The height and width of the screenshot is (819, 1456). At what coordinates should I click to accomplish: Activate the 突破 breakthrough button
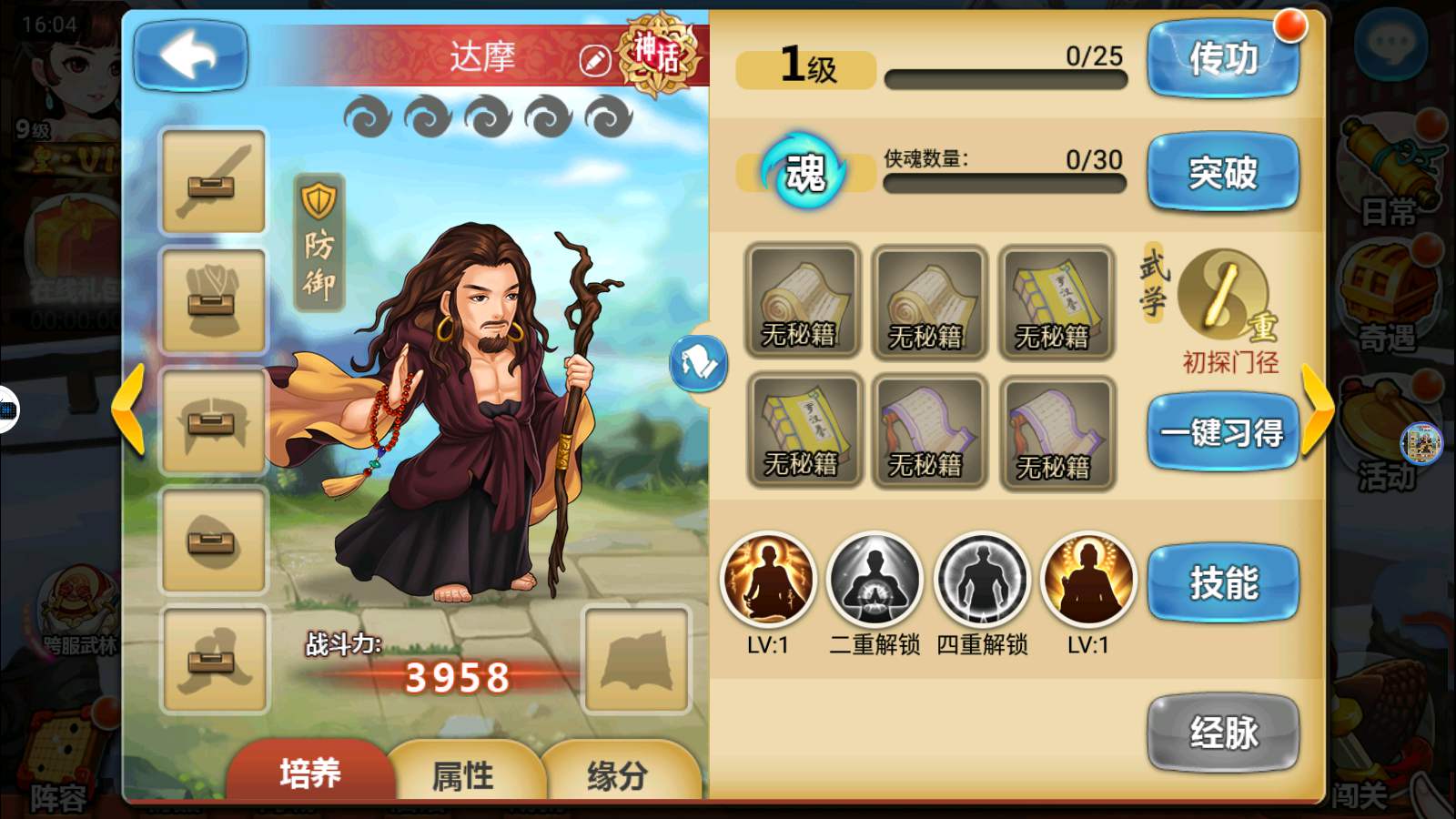[1222, 172]
